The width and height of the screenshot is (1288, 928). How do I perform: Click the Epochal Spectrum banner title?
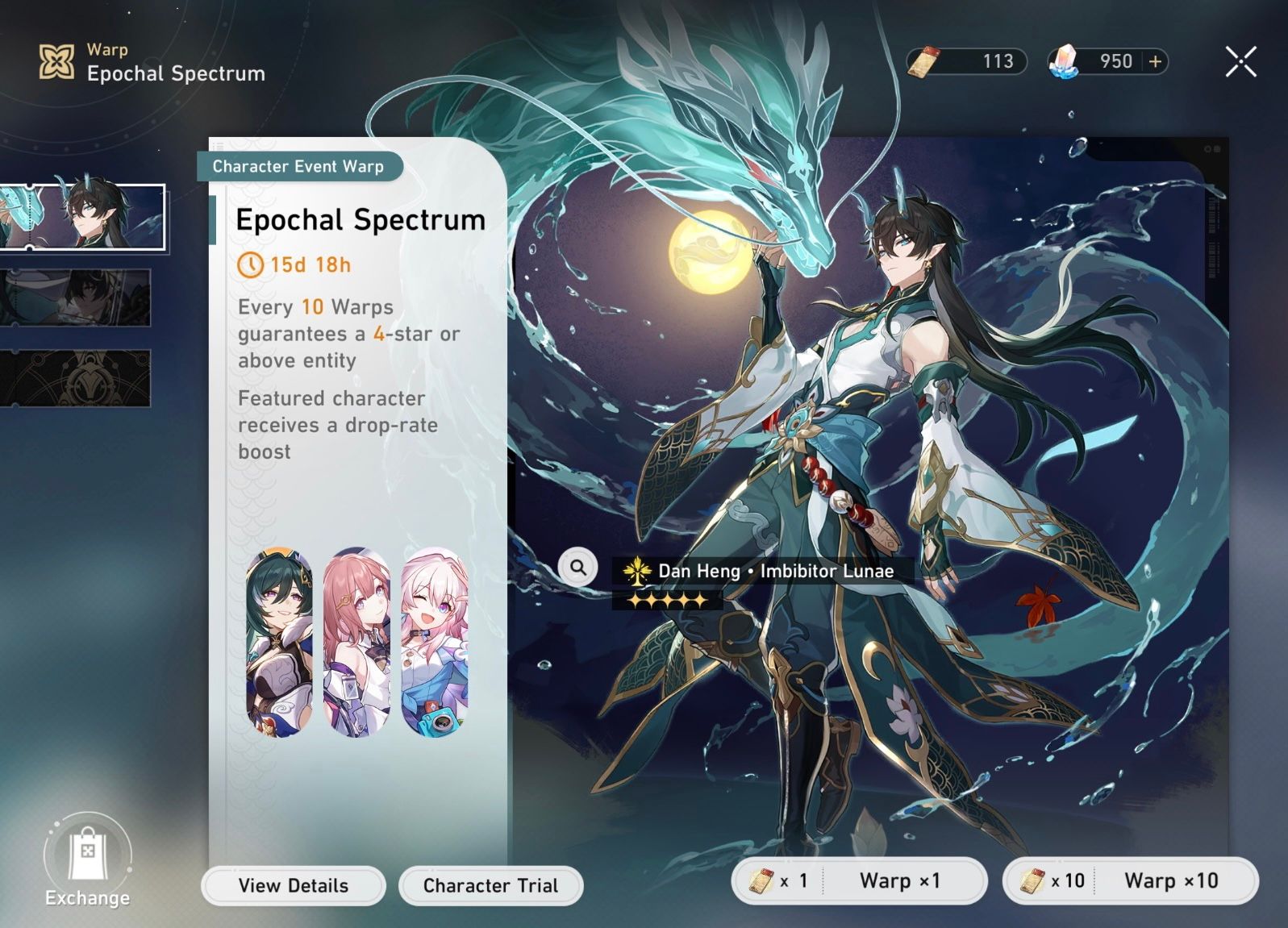tap(360, 218)
